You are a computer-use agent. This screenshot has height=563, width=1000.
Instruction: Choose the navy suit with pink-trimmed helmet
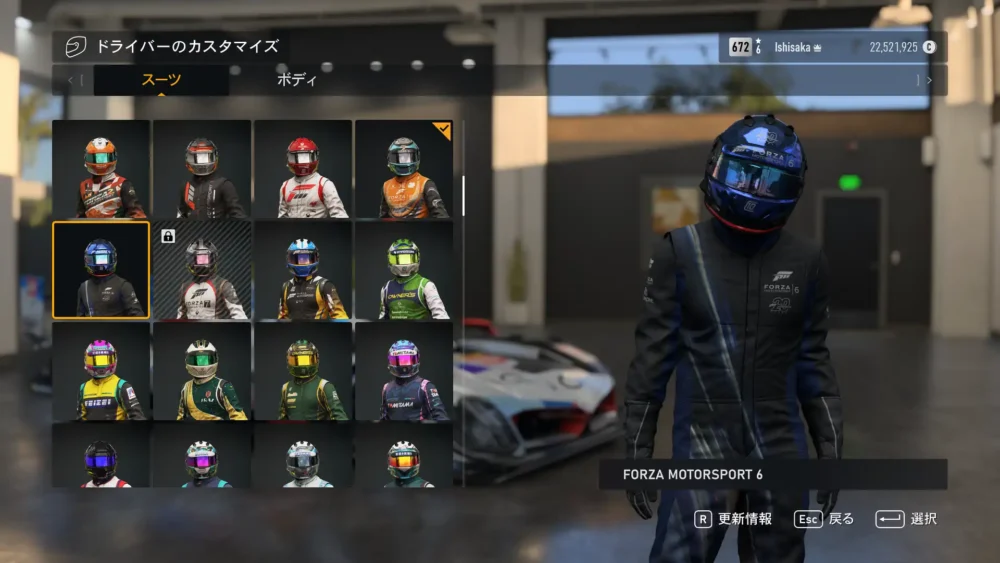[x=403, y=371]
